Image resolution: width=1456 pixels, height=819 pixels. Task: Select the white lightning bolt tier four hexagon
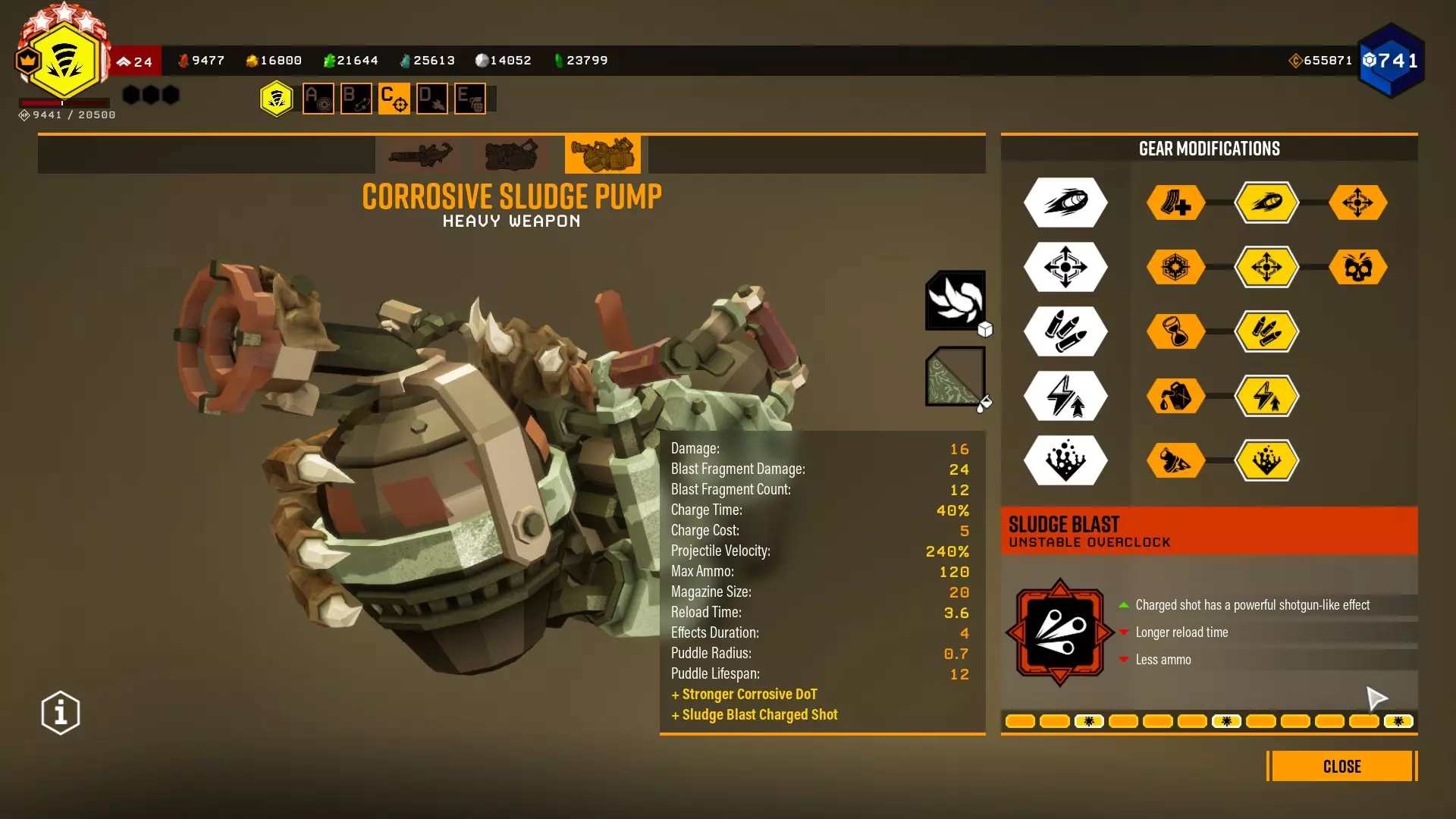point(1065,396)
